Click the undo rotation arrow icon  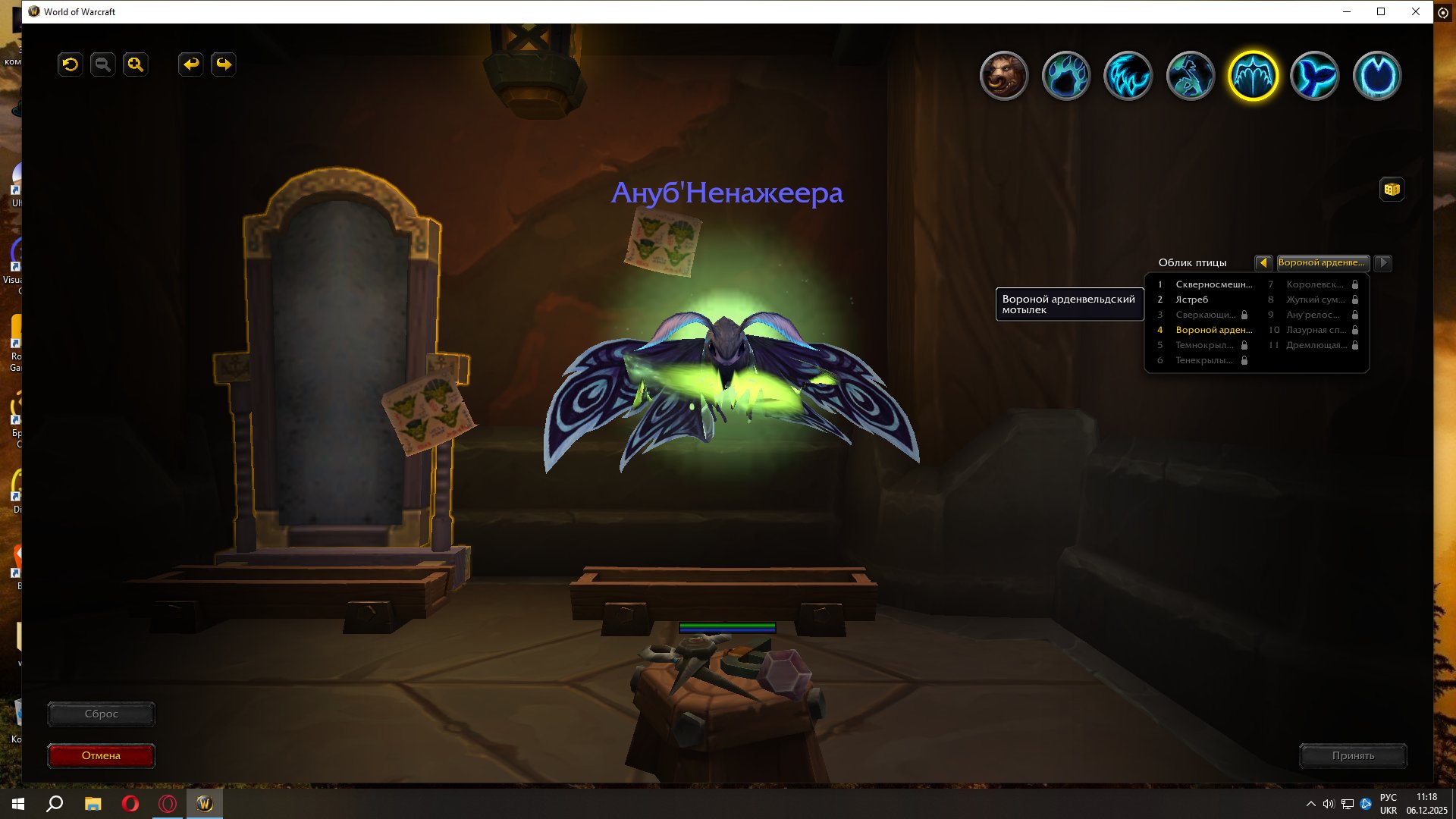click(70, 64)
